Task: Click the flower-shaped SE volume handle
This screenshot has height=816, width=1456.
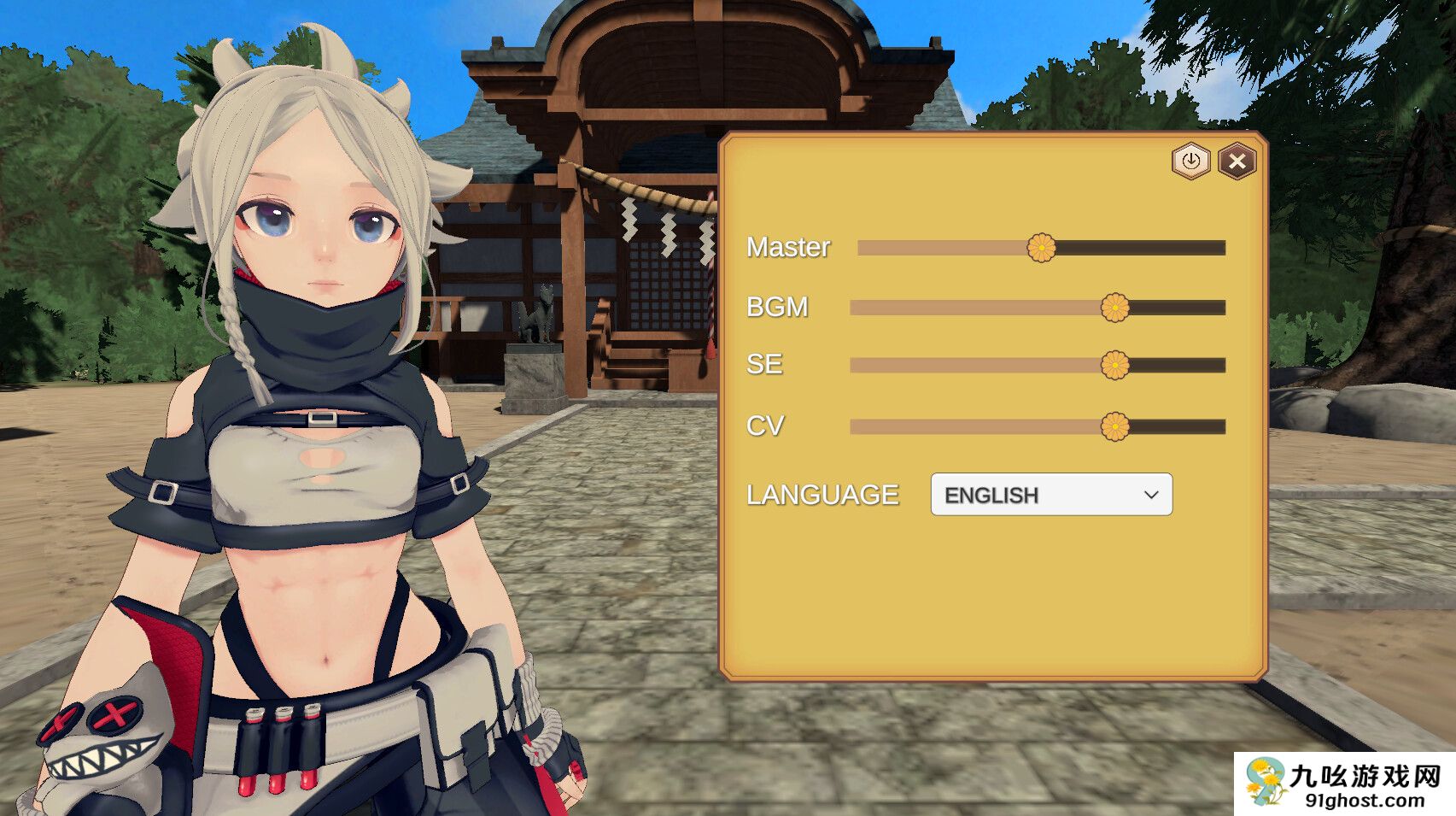Action: click(1116, 365)
